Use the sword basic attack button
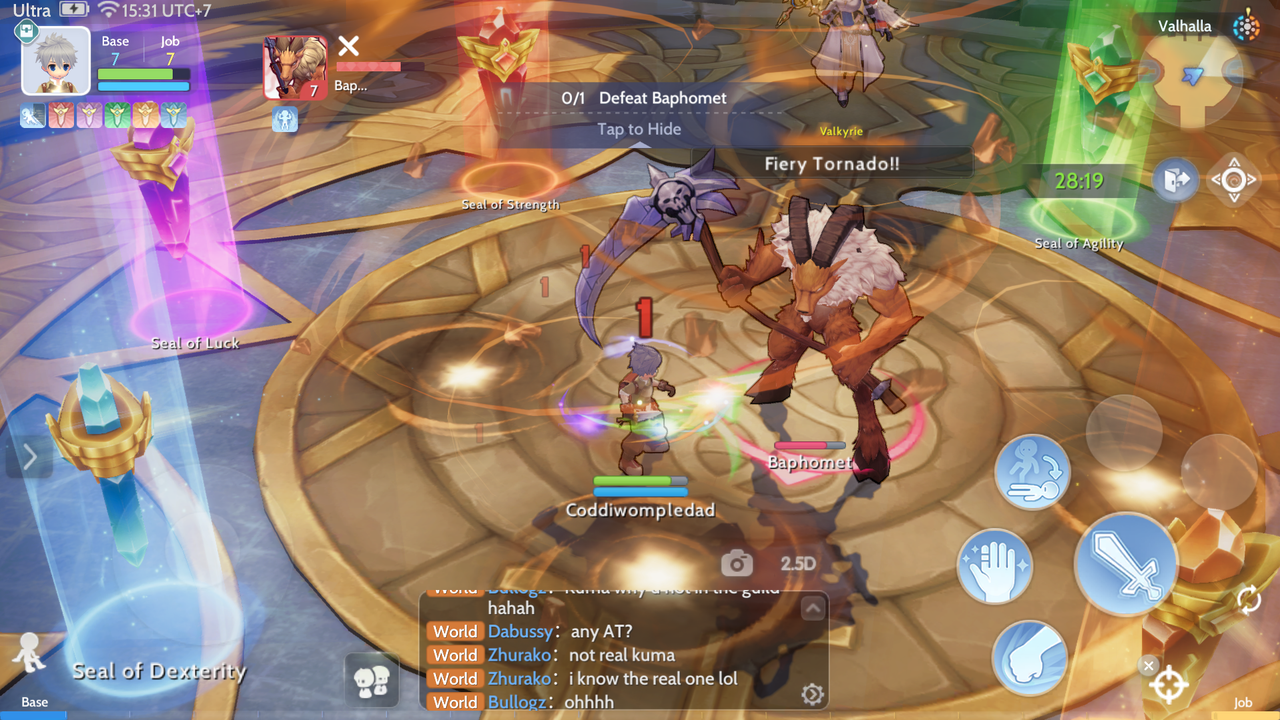Image resolution: width=1280 pixels, height=720 pixels. pos(1126,565)
